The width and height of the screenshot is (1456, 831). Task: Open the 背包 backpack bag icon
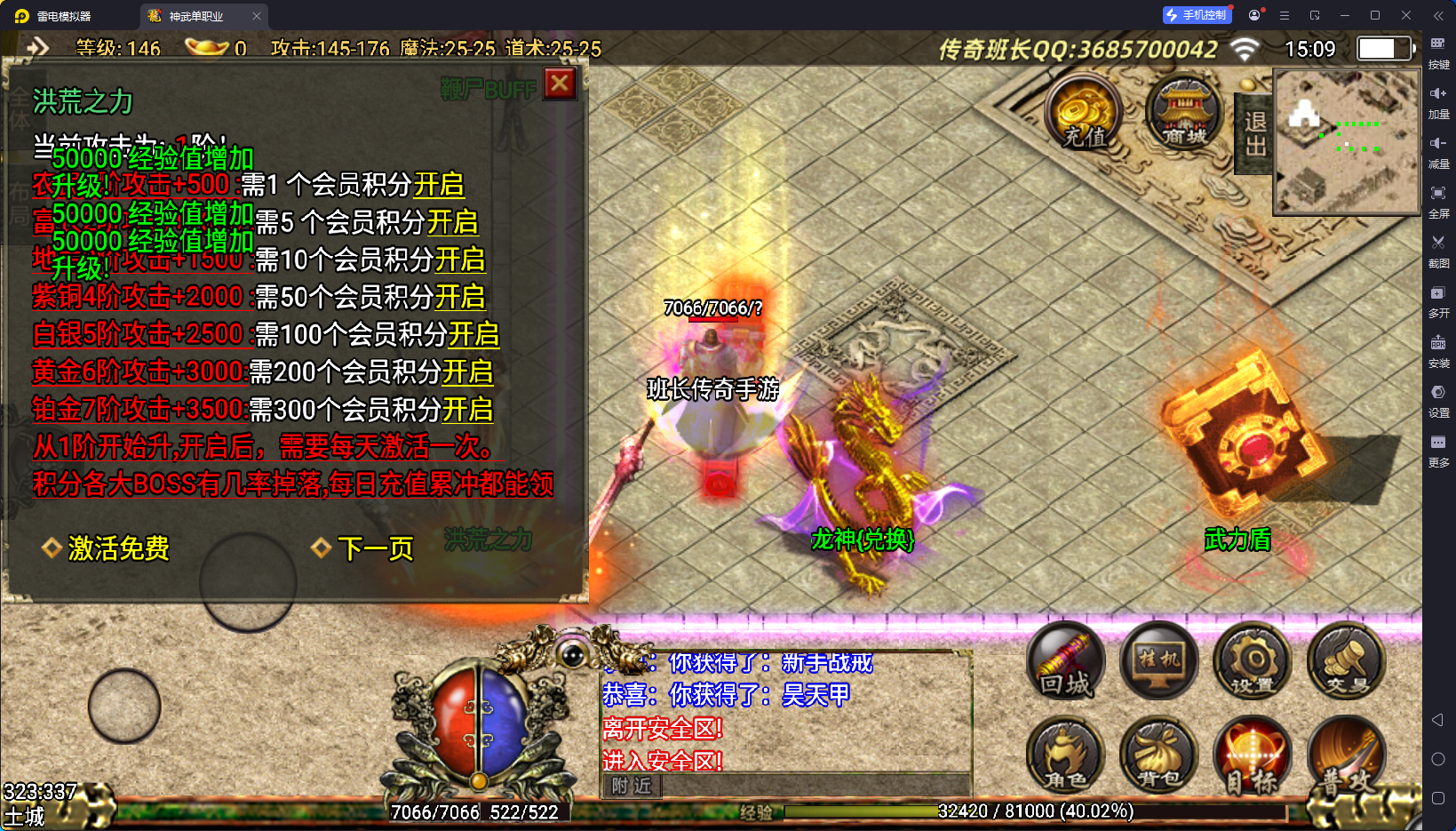coord(1158,755)
